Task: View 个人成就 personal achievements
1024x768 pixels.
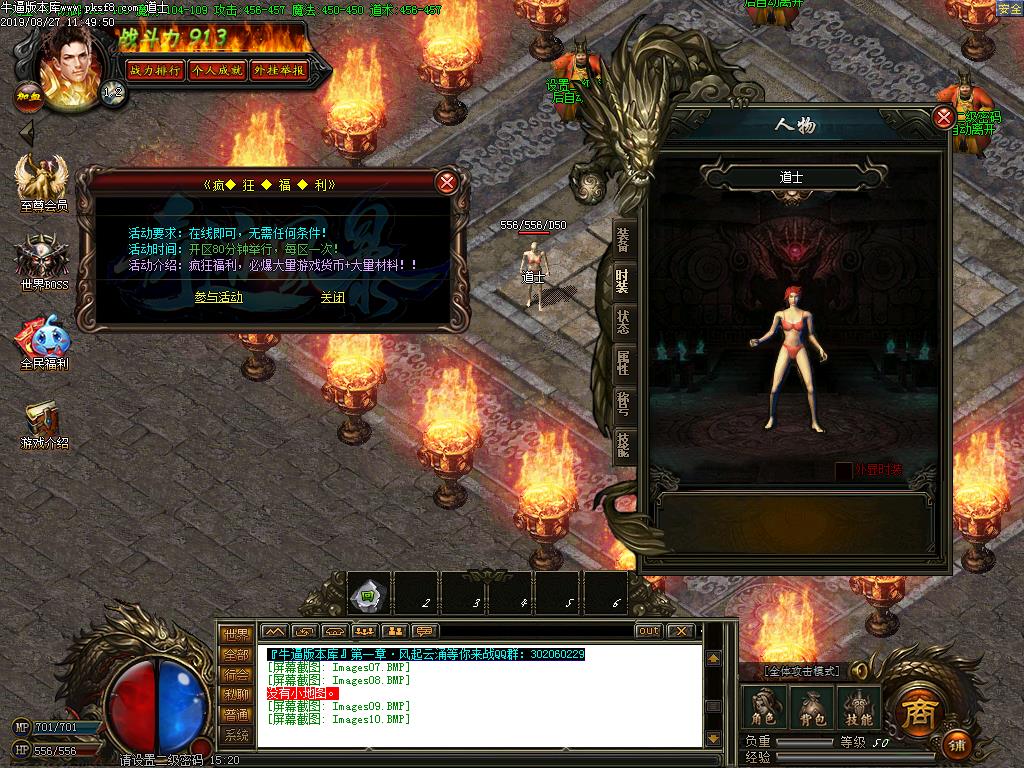Action: click(217, 70)
